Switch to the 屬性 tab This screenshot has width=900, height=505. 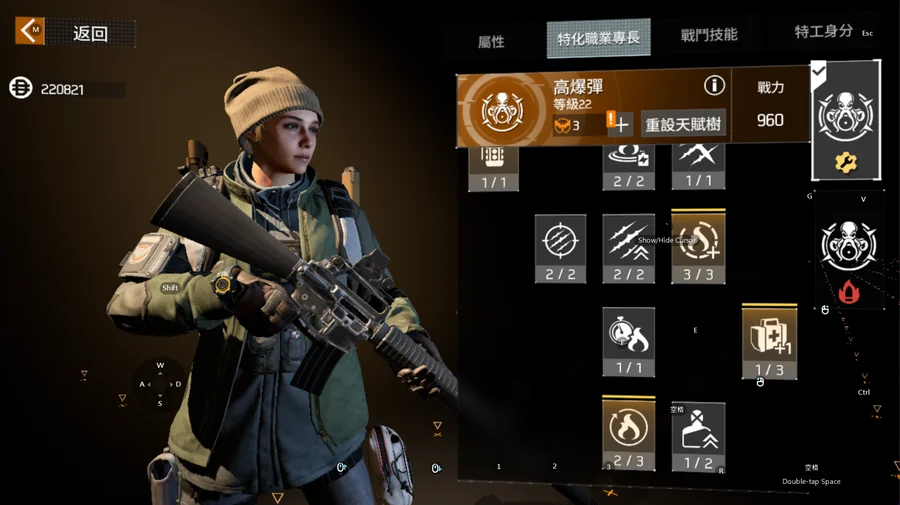tap(491, 41)
